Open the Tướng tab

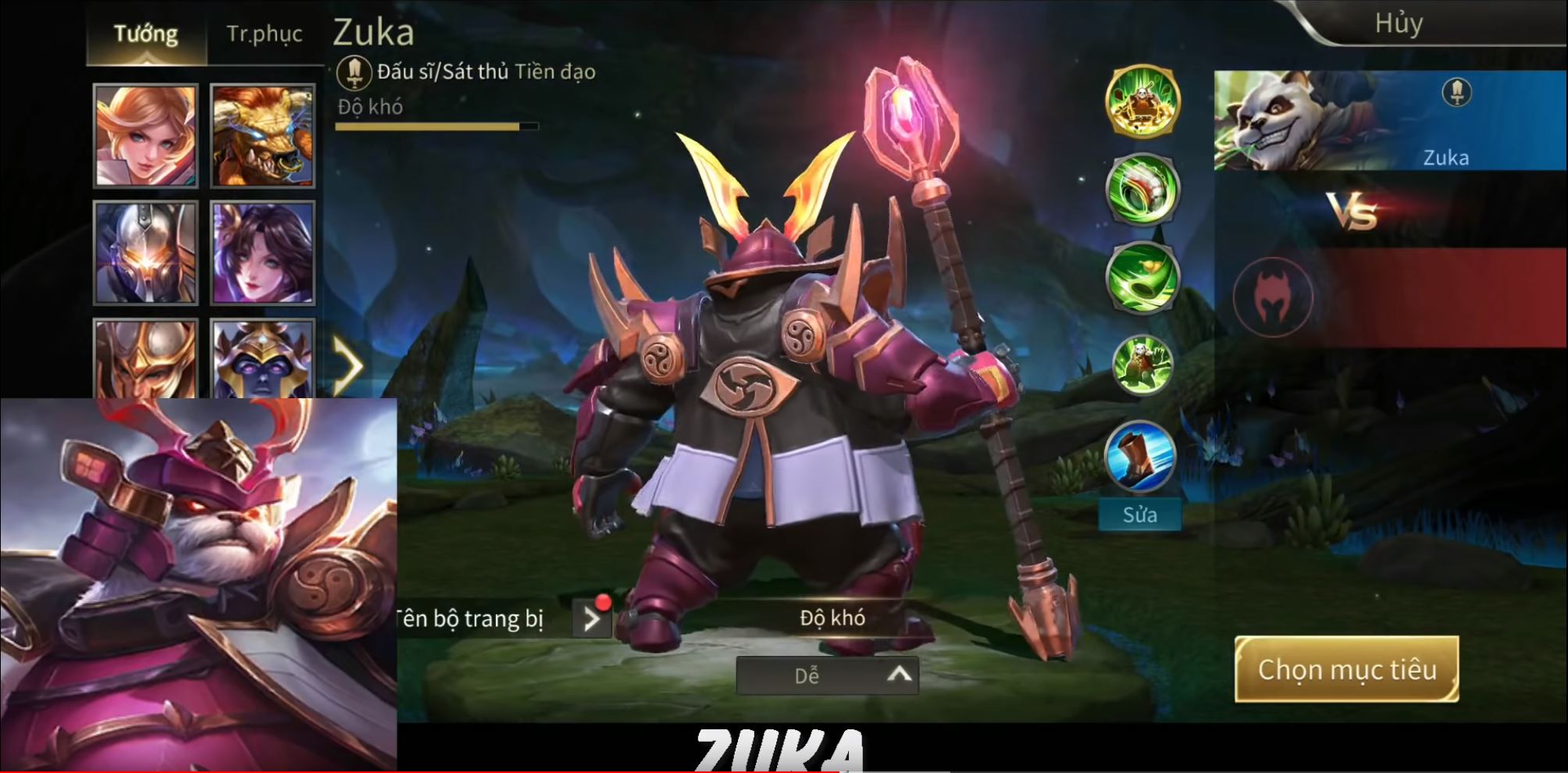[x=145, y=34]
